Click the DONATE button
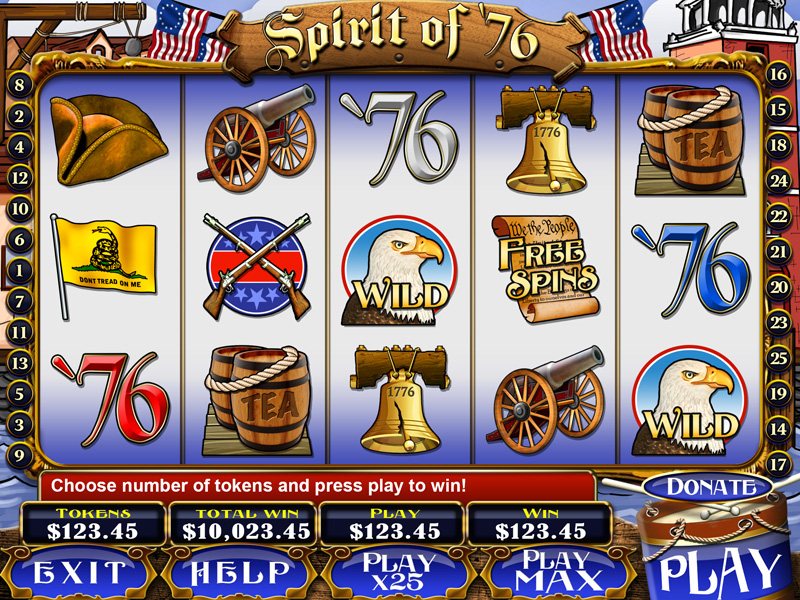This screenshot has width=800, height=600. point(711,487)
